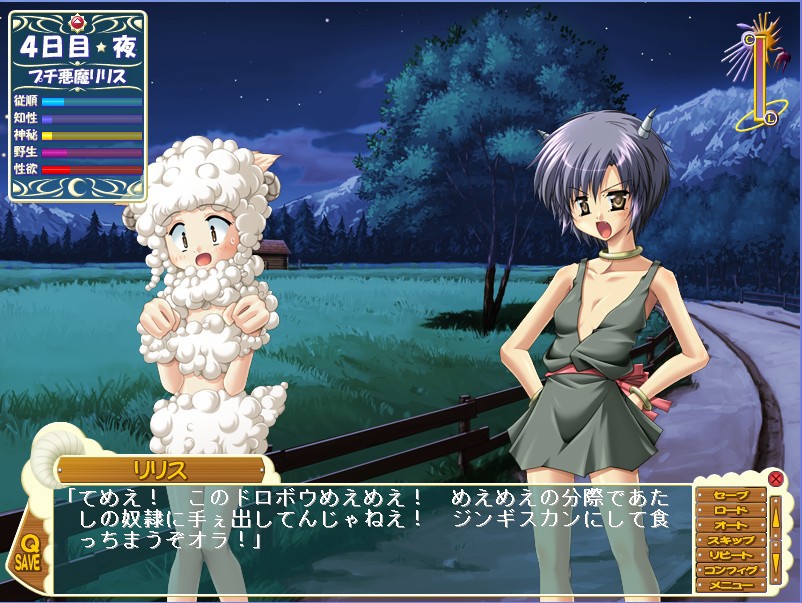Click the セーブ (Save) button
Image resolution: width=802 pixels, height=603 pixels.
[x=731, y=495]
